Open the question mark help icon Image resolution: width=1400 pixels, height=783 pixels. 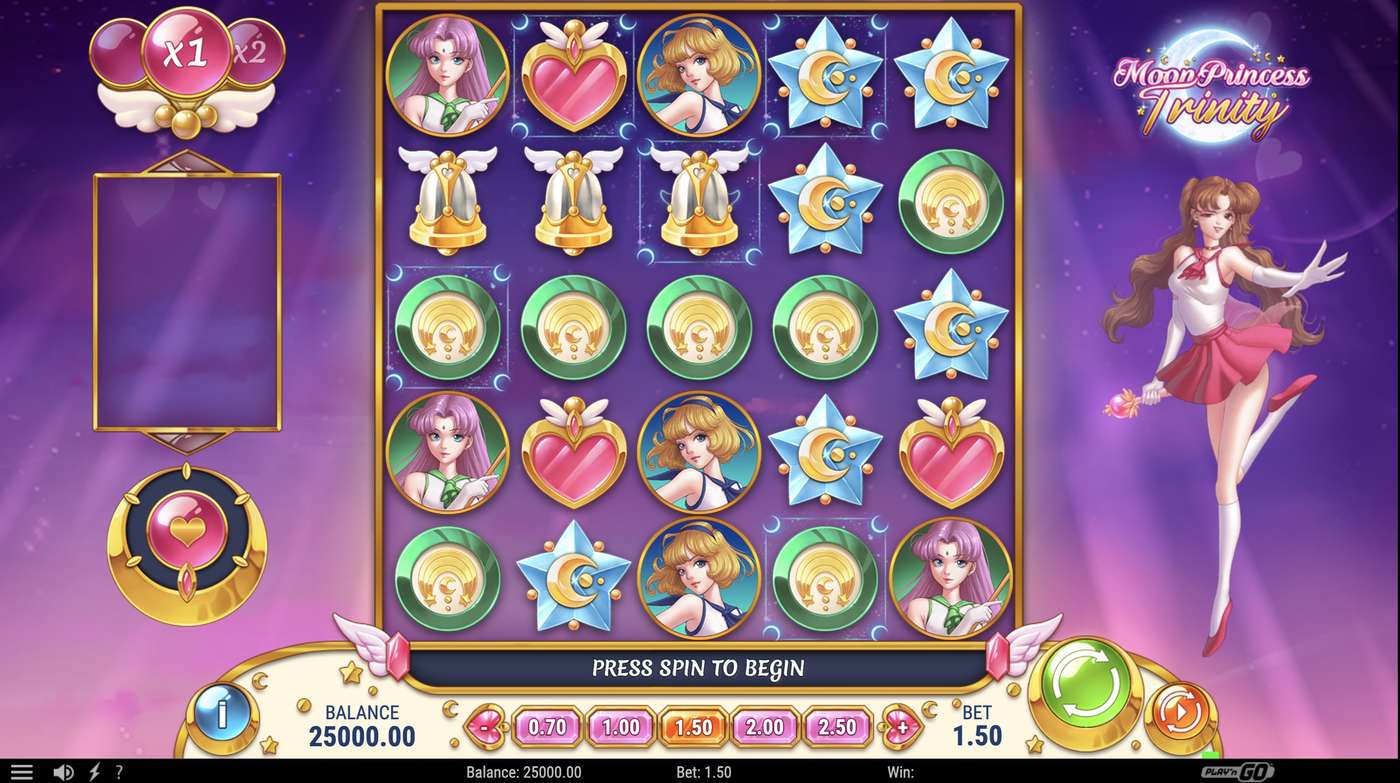(x=118, y=771)
